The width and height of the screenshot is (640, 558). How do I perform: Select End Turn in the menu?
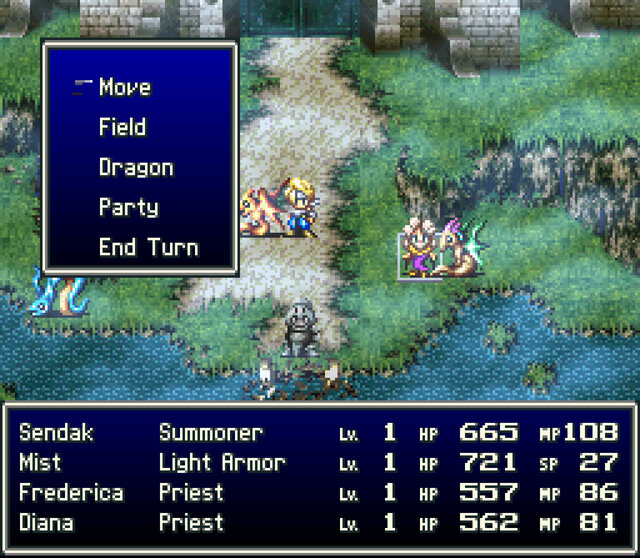[148, 248]
